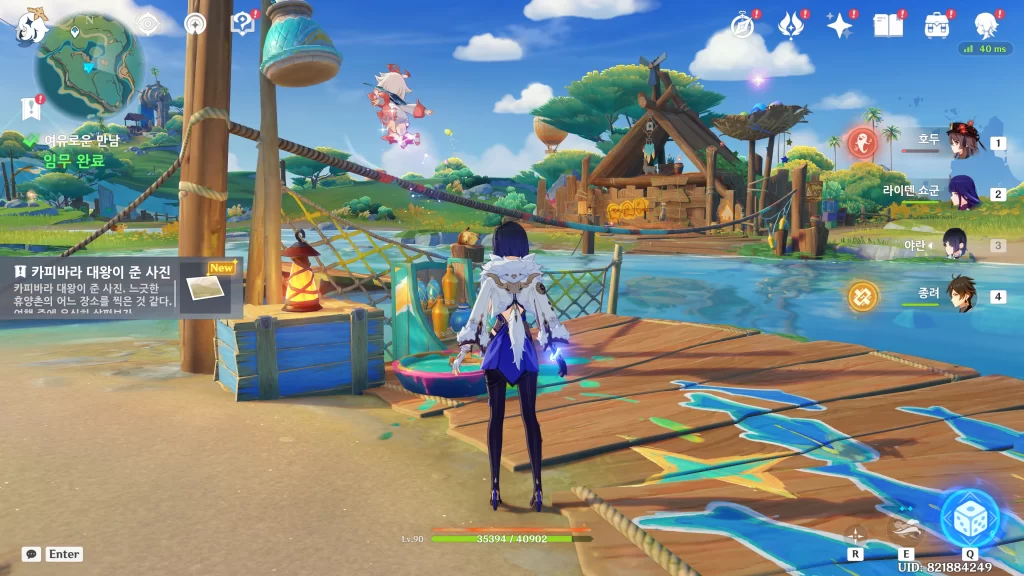Viewport: 1024px width, 576px height.
Task: Open the winged emblem icon in the top bar
Action: pyautogui.click(x=791, y=26)
